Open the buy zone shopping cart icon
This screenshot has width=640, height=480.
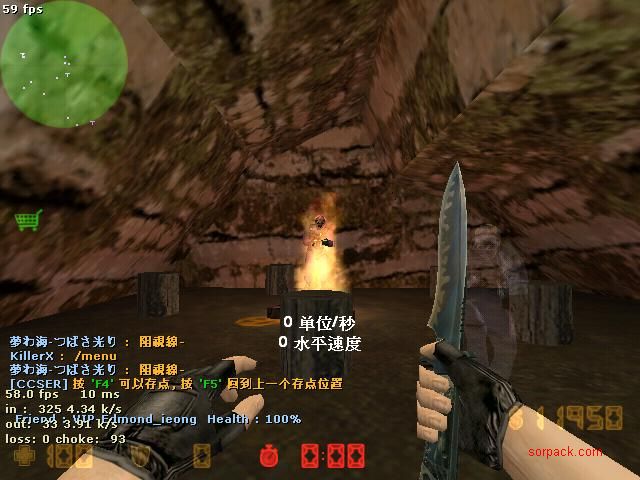pyautogui.click(x=27, y=219)
